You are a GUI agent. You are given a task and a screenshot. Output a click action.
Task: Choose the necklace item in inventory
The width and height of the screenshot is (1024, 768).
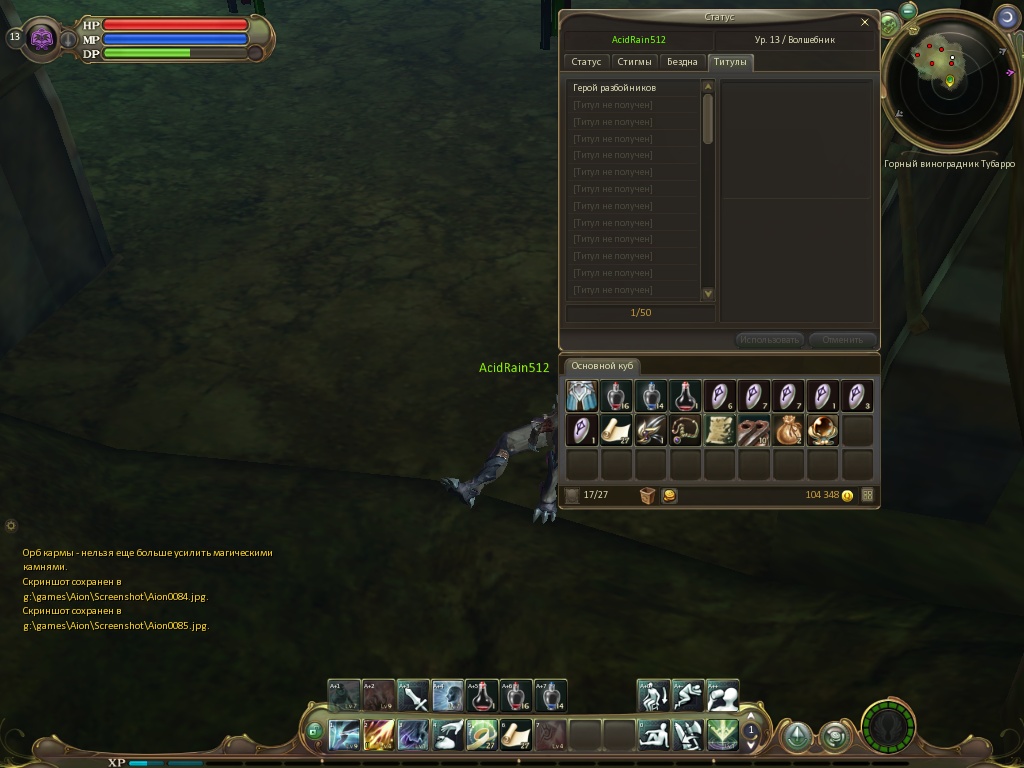(x=685, y=431)
